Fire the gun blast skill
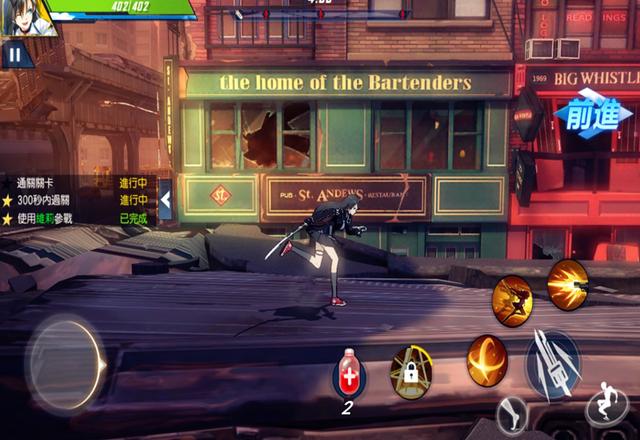Viewport: 640px width, 440px height. point(567,284)
